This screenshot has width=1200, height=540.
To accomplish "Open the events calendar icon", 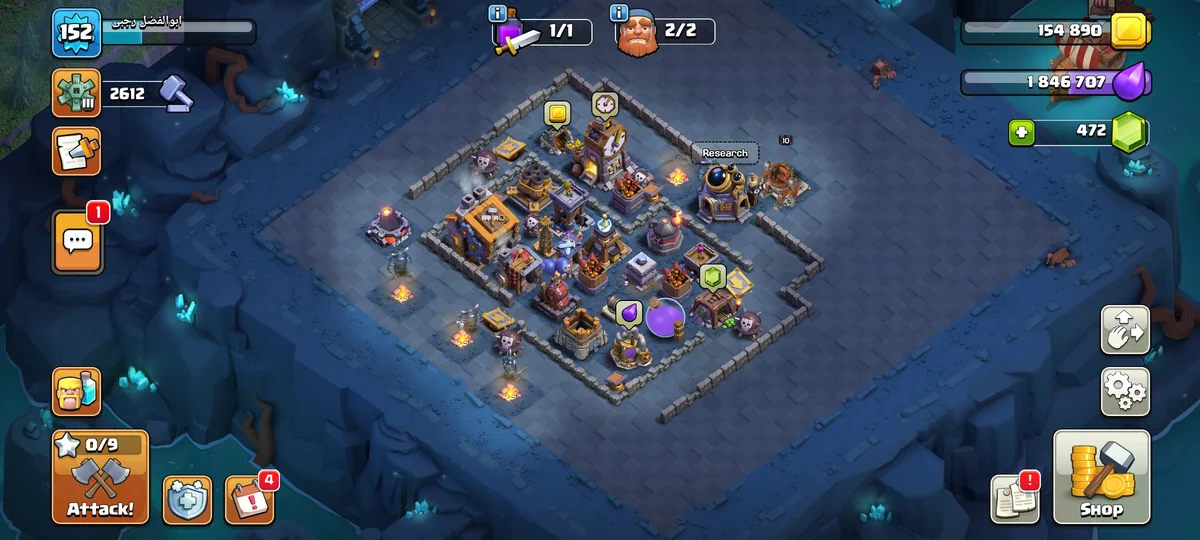I will 248,500.
